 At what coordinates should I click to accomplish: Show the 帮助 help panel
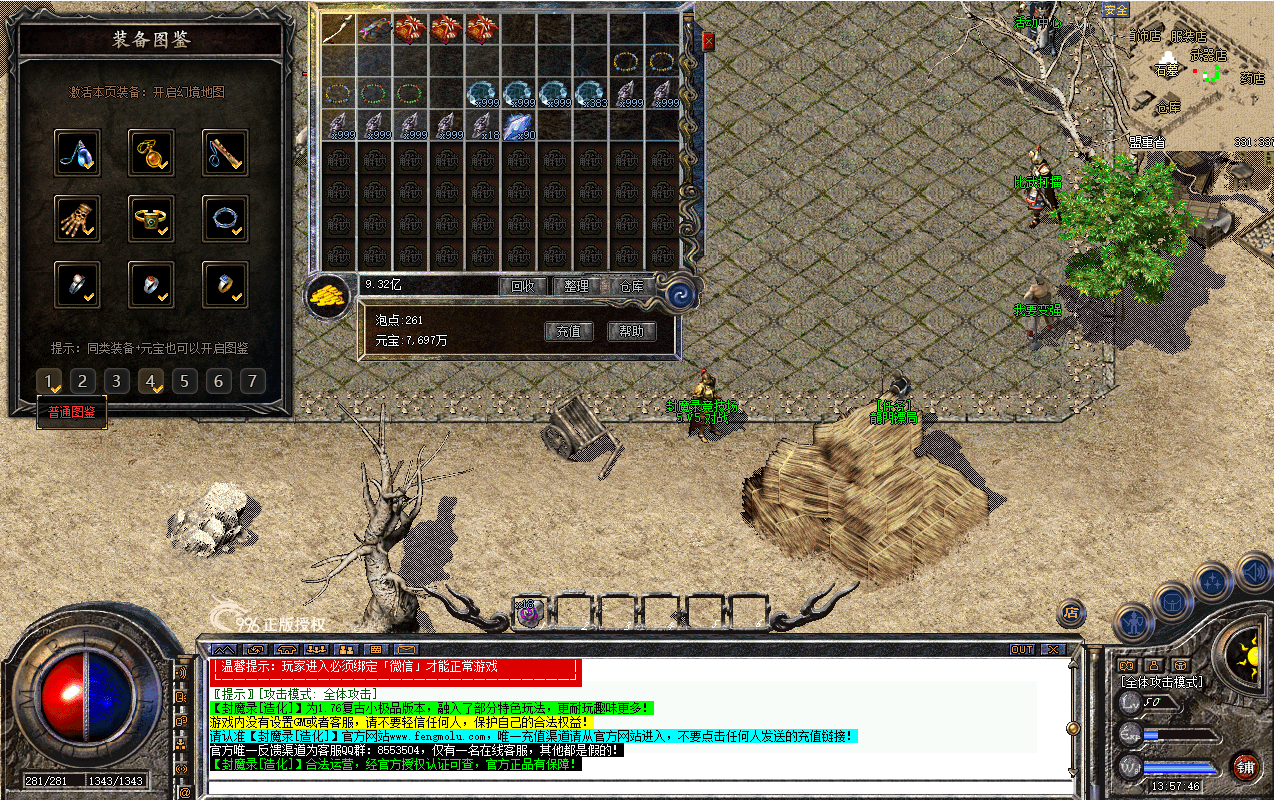pyautogui.click(x=632, y=331)
